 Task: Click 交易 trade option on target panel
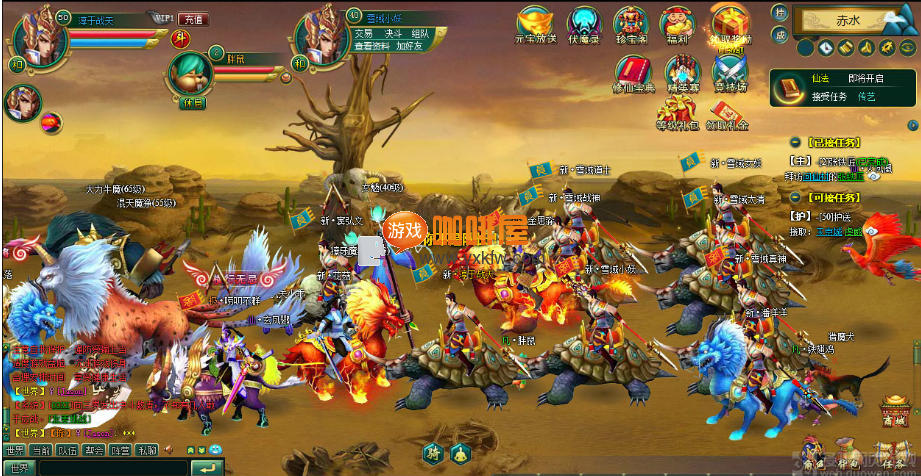pyautogui.click(x=363, y=33)
